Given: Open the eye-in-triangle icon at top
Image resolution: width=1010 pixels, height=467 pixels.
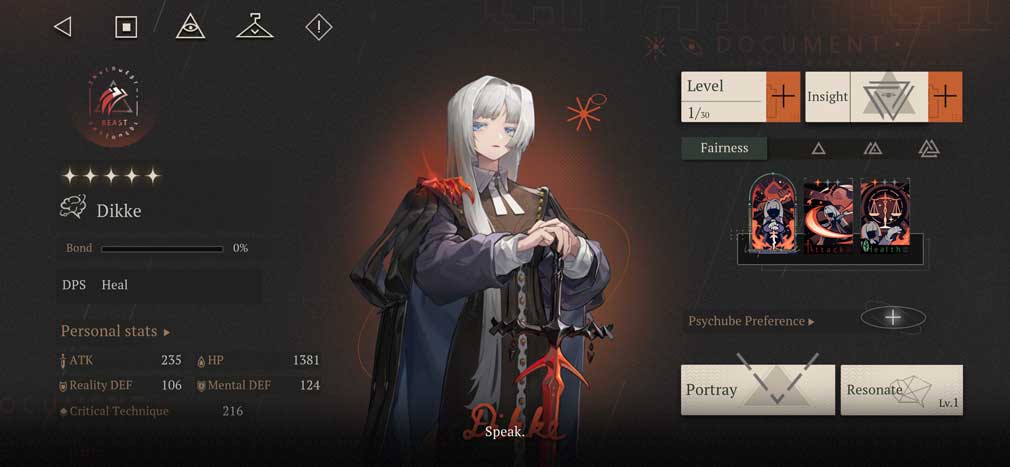Looking at the screenshot, I should 190,27.
